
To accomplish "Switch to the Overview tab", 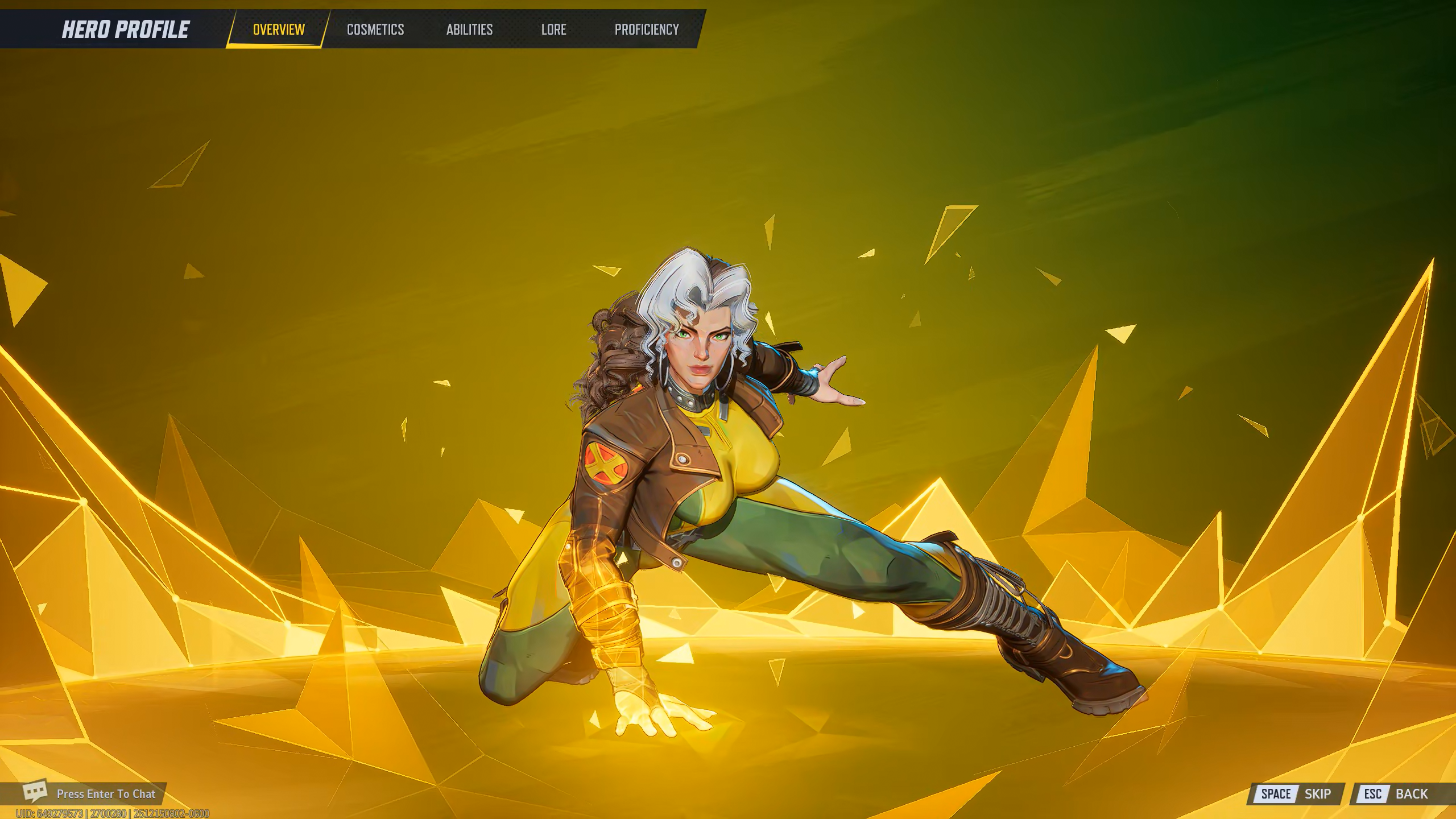I will (279, 30).
